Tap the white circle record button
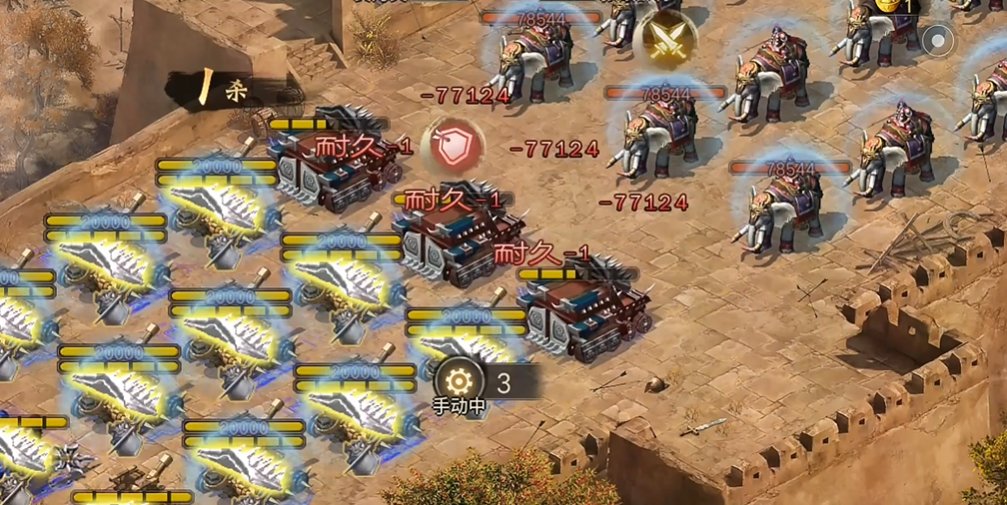 938,41
